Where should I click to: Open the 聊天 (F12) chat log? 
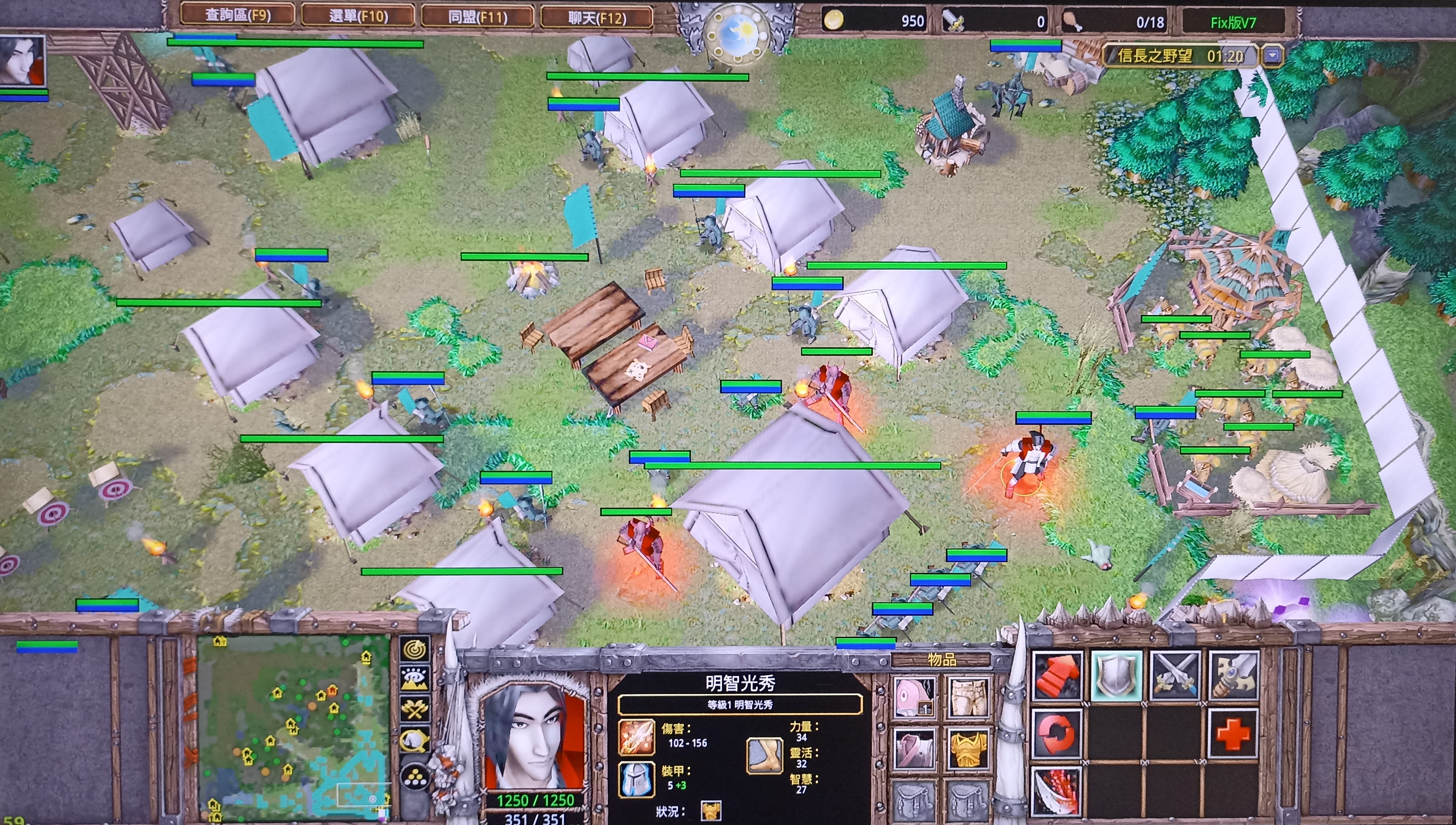597,18
